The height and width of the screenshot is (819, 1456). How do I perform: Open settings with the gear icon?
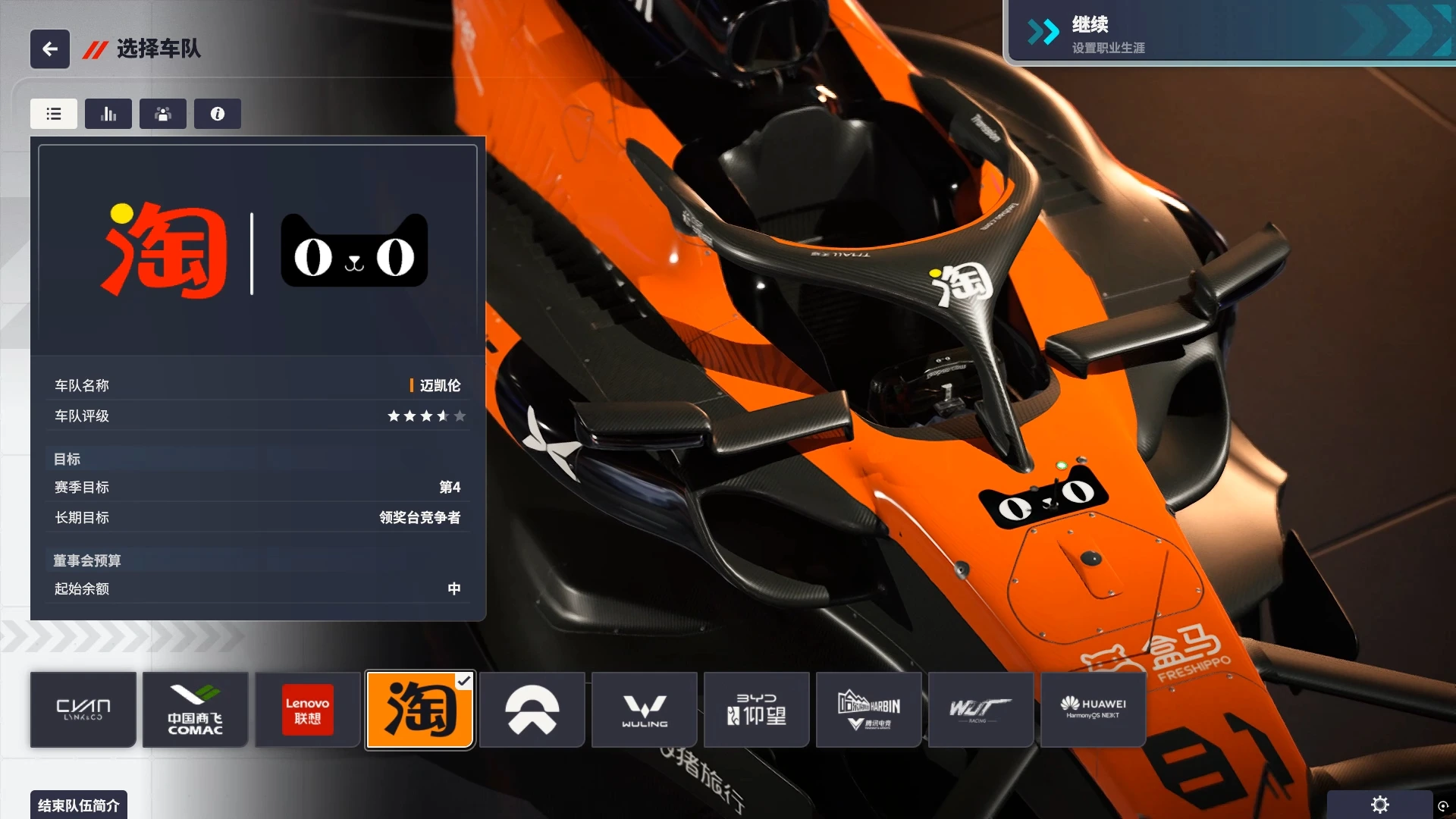coord(1380,805)
